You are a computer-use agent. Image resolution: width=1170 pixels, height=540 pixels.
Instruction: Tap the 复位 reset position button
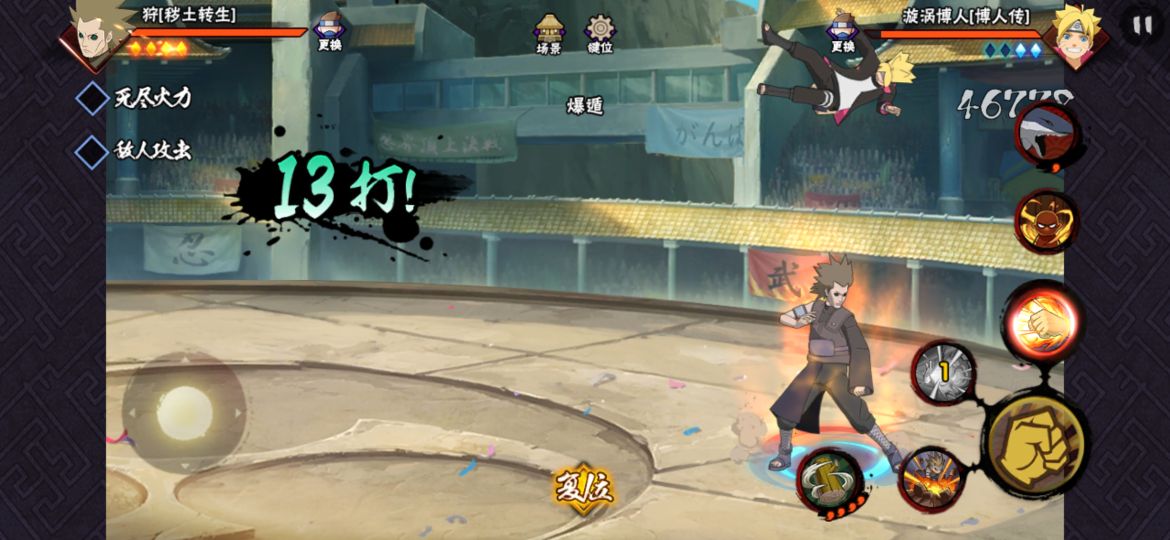coord(584,488)
